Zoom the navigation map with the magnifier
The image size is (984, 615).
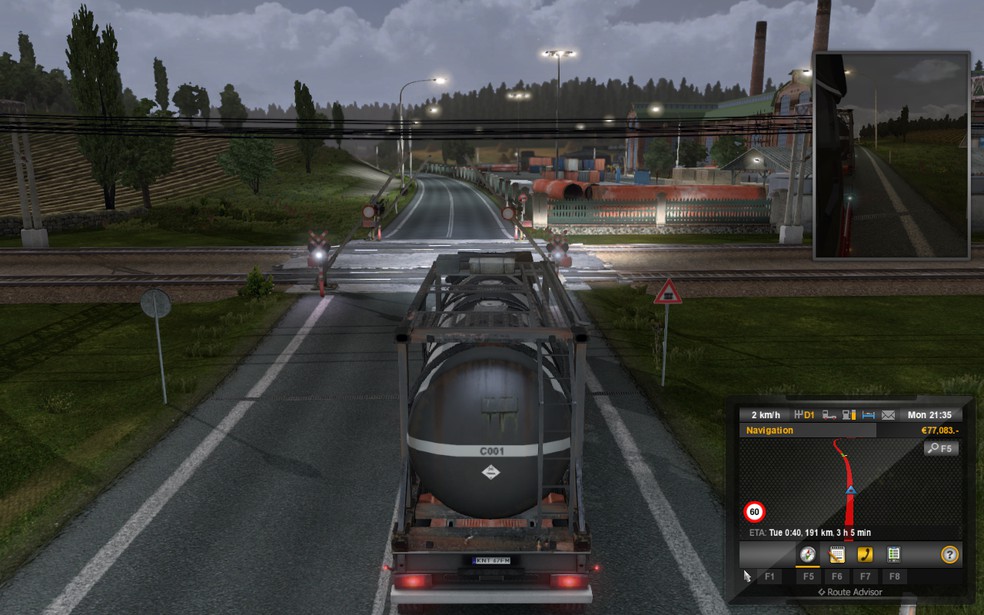tap(940, 448)
